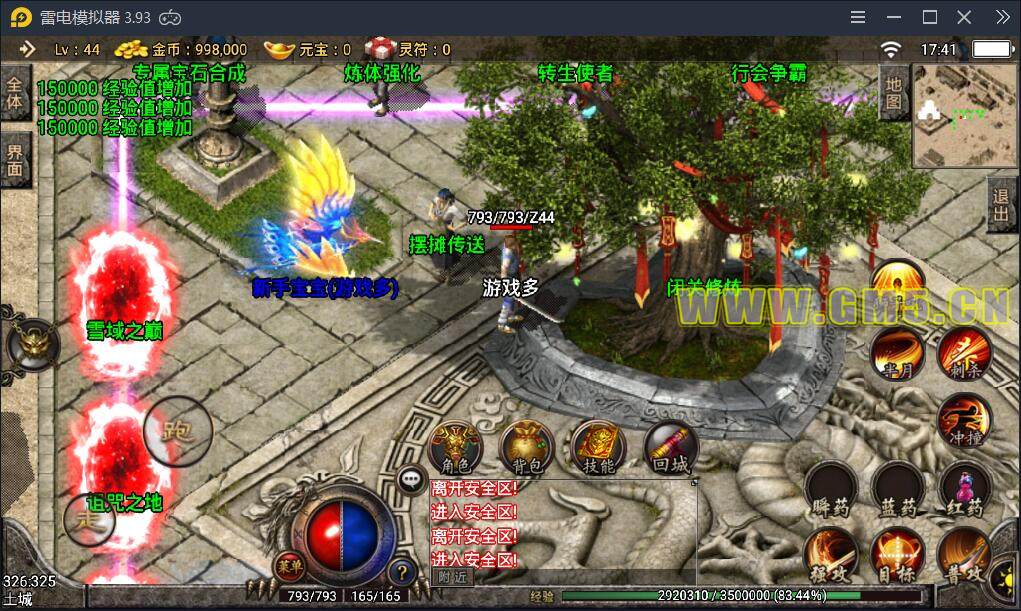The height and width of the screenshot is (611, 1021).
Task: Open the 技能 skills book
Action: pos(597,446)
